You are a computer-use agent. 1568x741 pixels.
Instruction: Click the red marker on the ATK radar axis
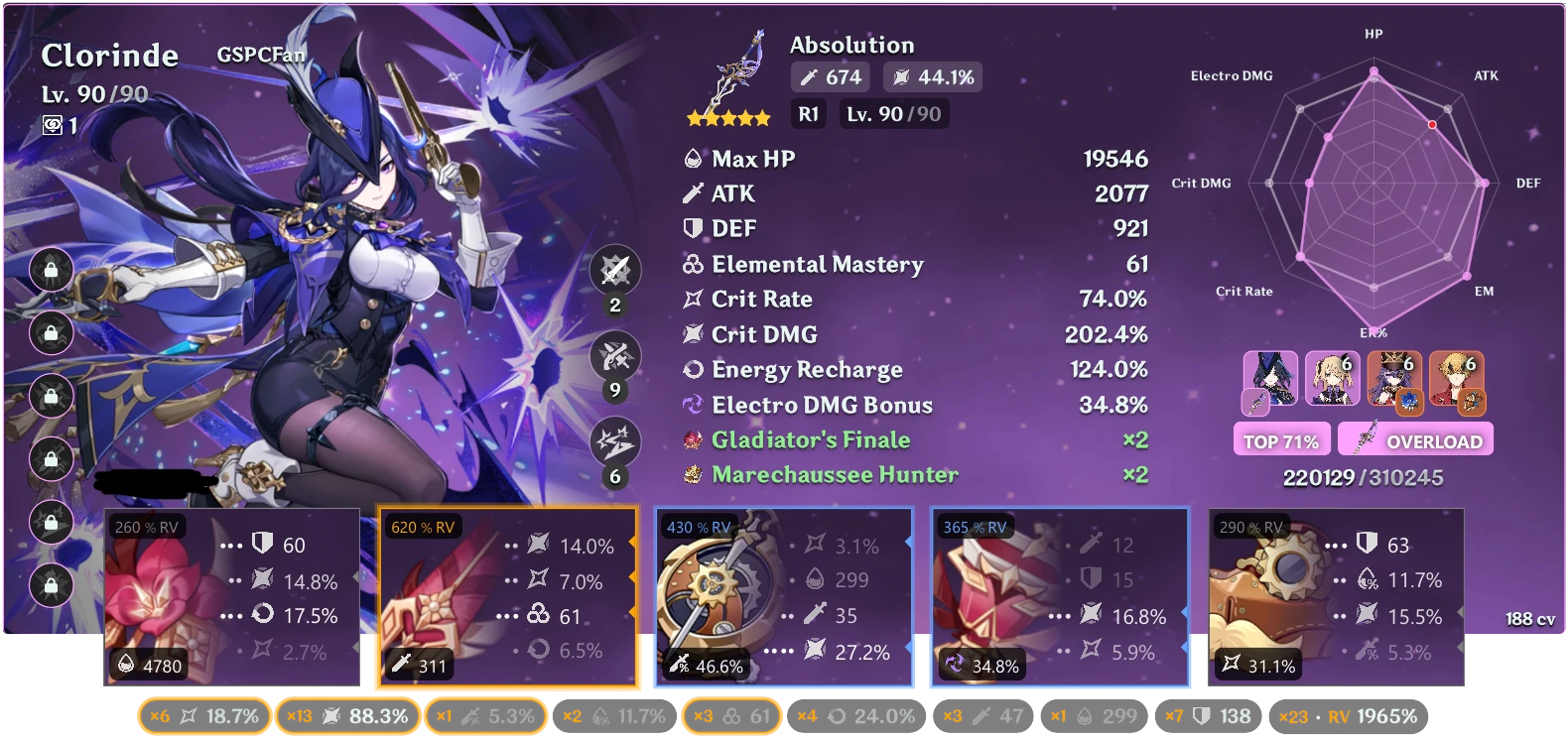(x=1431, y=125)
